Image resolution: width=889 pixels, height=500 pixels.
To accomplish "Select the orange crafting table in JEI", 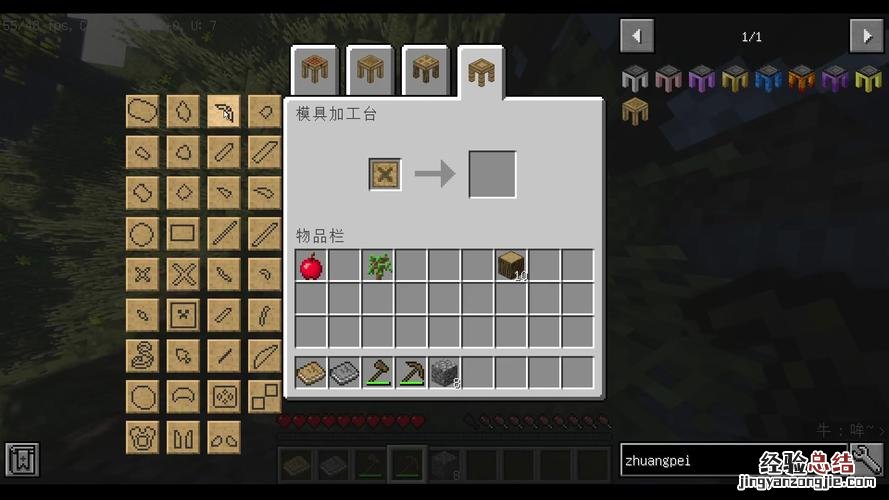I will pyautogui.click(x=802, y=78).
